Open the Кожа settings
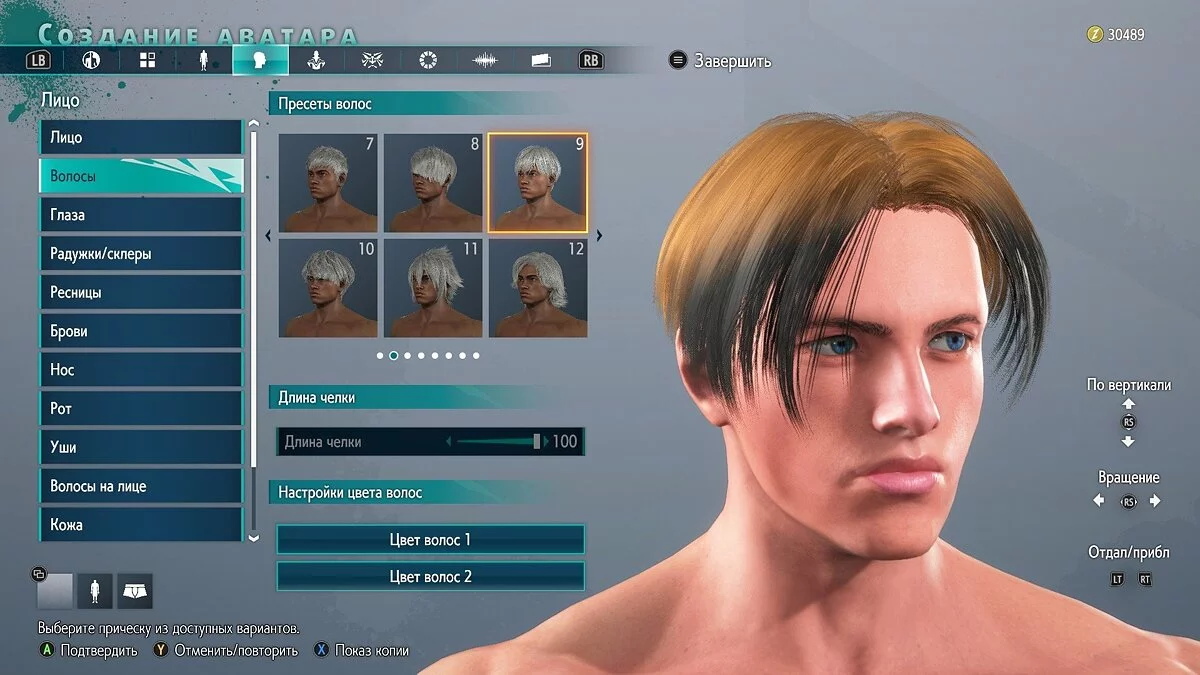Image resolution: width=1200 pixels, height=675 pixels. click(140, 524)
